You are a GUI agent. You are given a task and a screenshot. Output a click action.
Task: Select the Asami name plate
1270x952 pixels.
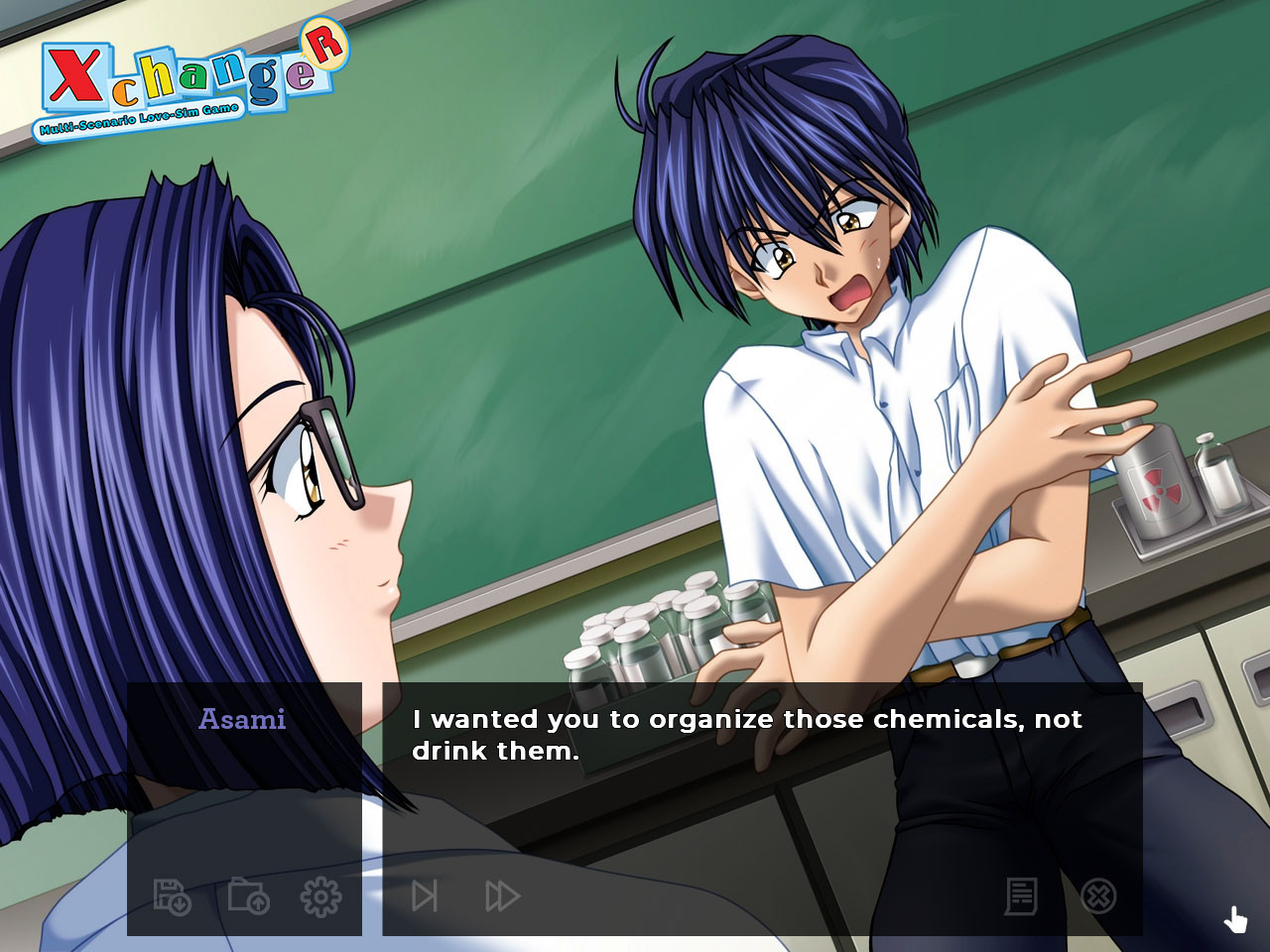click(x=242, y=719)
